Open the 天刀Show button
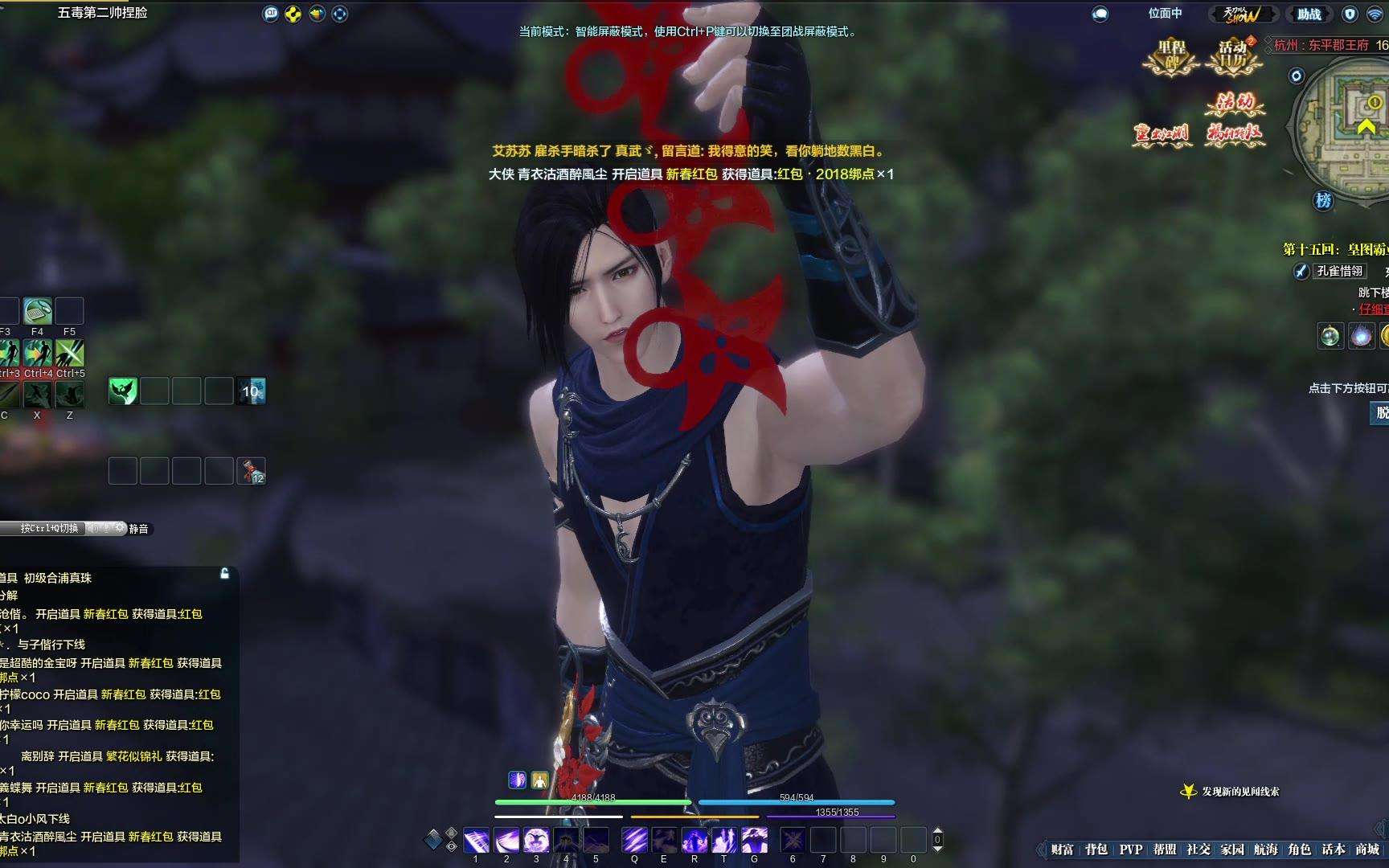The image size is (1389, 868). coord(1241,14)
